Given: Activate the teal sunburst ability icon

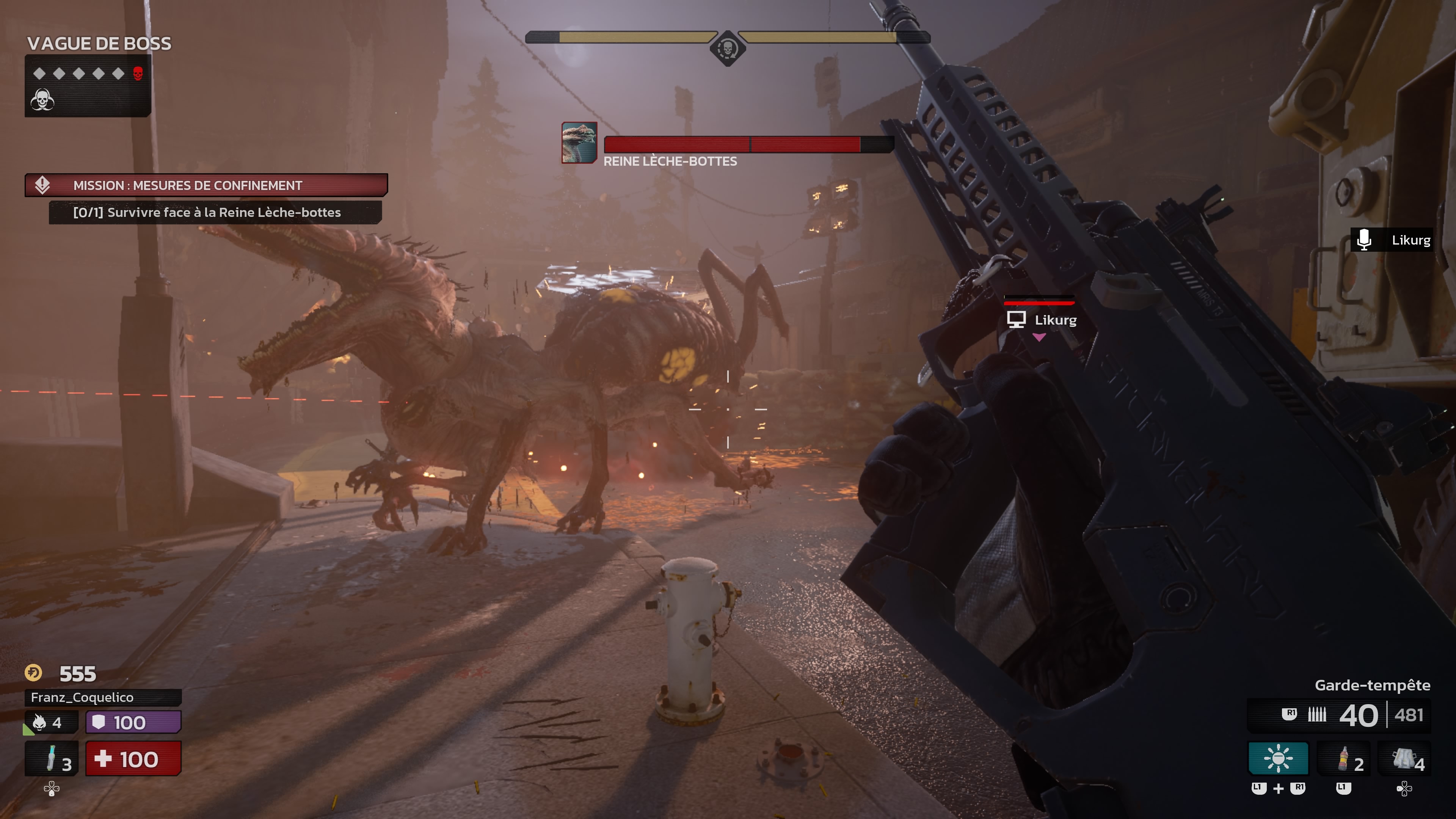Looking at the screenshot, I should coord(1278,758).
